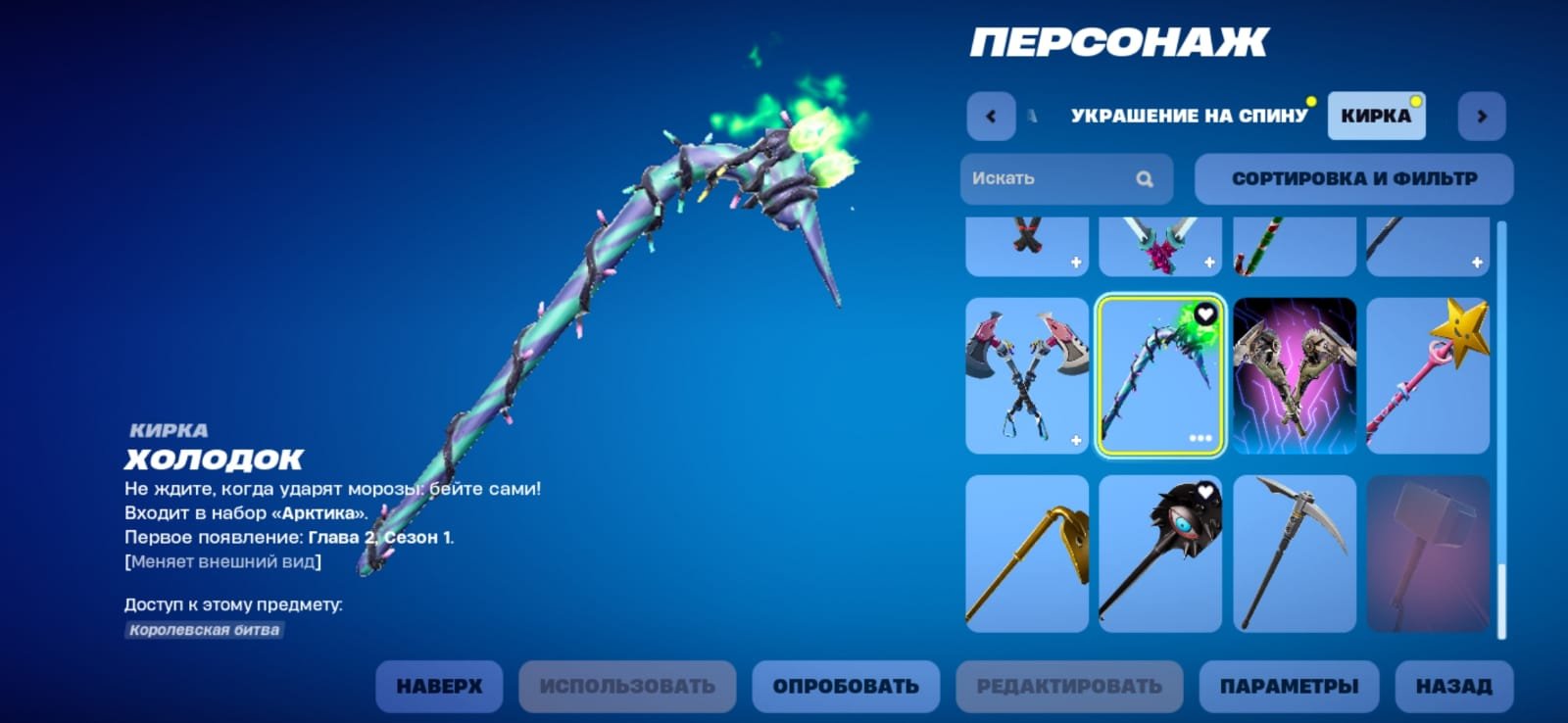
Task: Click yellow notification dot on КИРКА tab
Action: click(1413, 100)
